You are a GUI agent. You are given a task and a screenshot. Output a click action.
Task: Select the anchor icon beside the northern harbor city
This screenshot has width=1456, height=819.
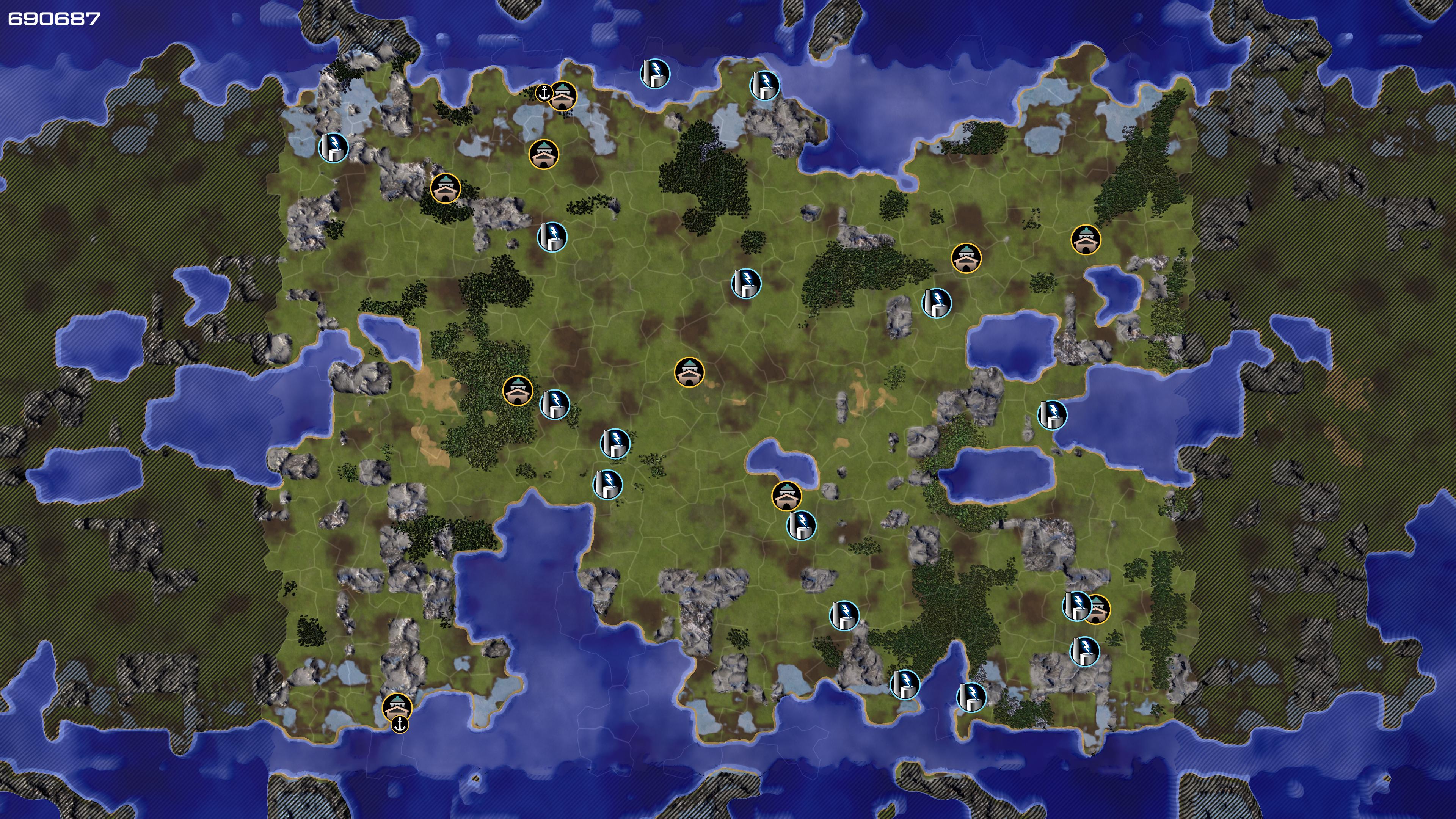[543, 93]
